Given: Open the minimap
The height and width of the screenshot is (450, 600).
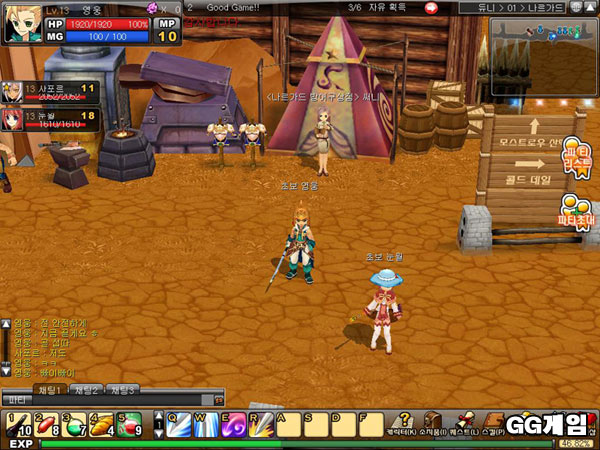Looking at the screenshot, I should coord(543,48).
